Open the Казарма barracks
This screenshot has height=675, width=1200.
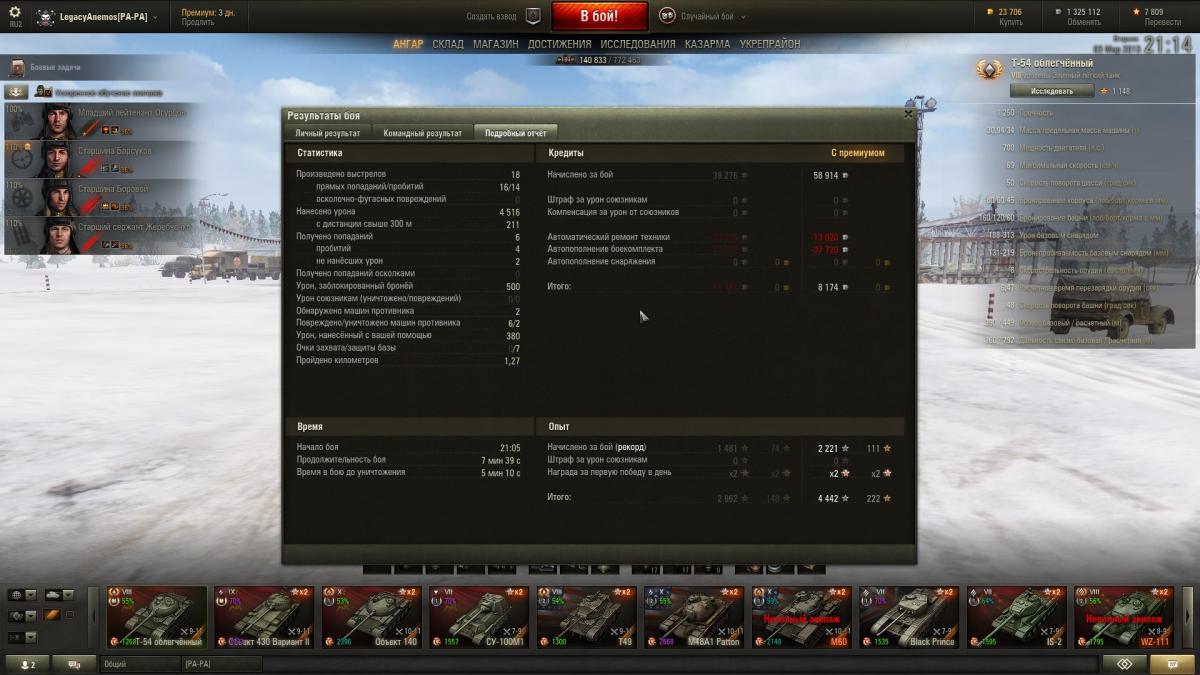coord(707,44)
